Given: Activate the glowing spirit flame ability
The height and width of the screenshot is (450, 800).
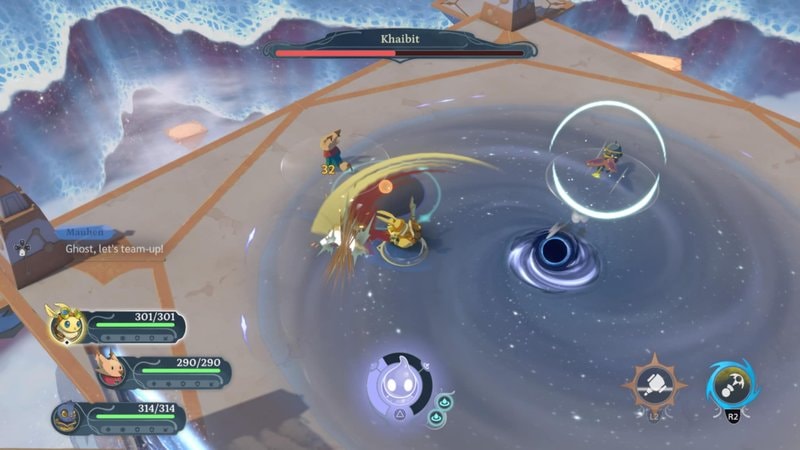Looking at the screenshot, I should [398, 385].
